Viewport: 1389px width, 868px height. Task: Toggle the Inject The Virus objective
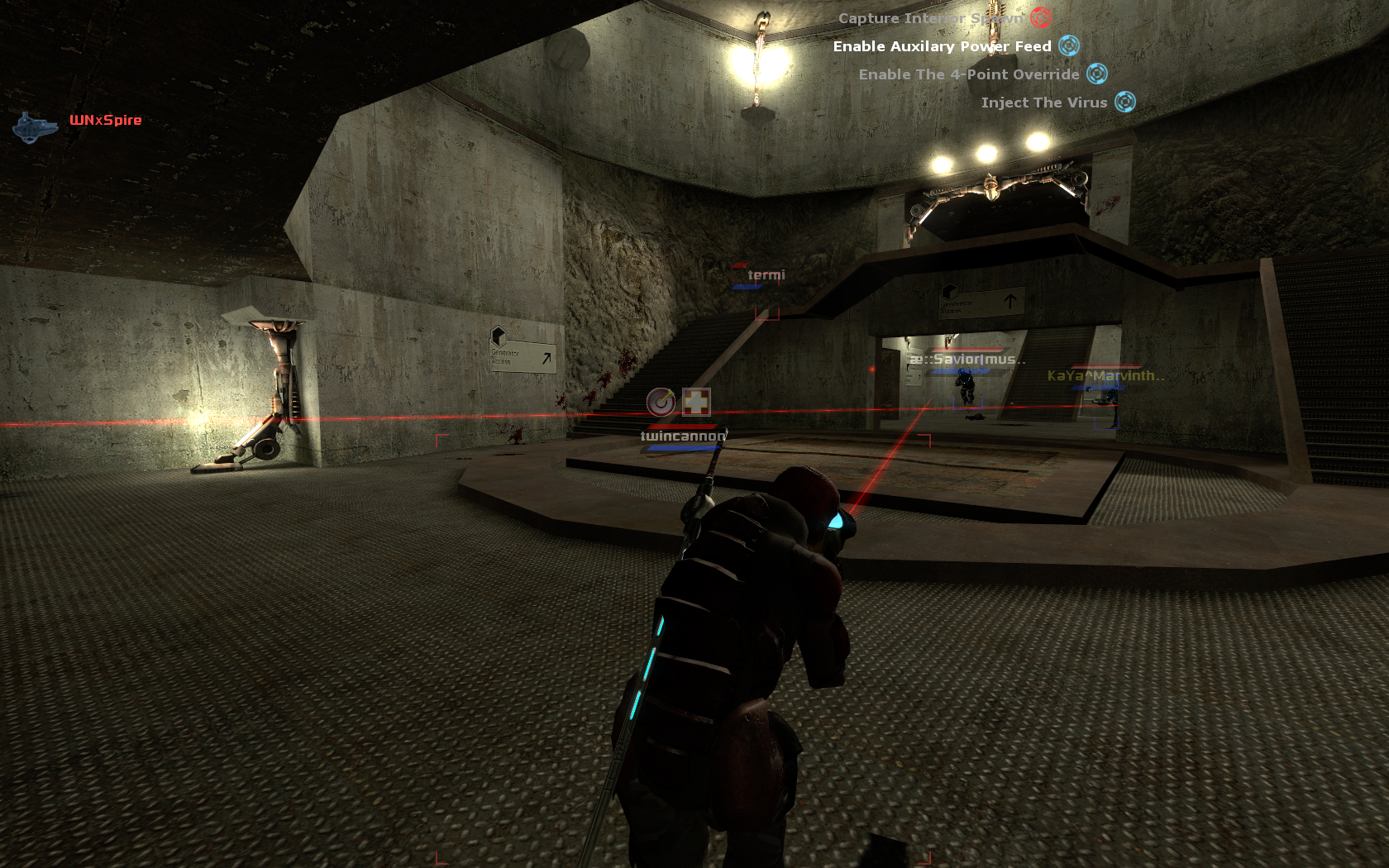[1043, 102]
